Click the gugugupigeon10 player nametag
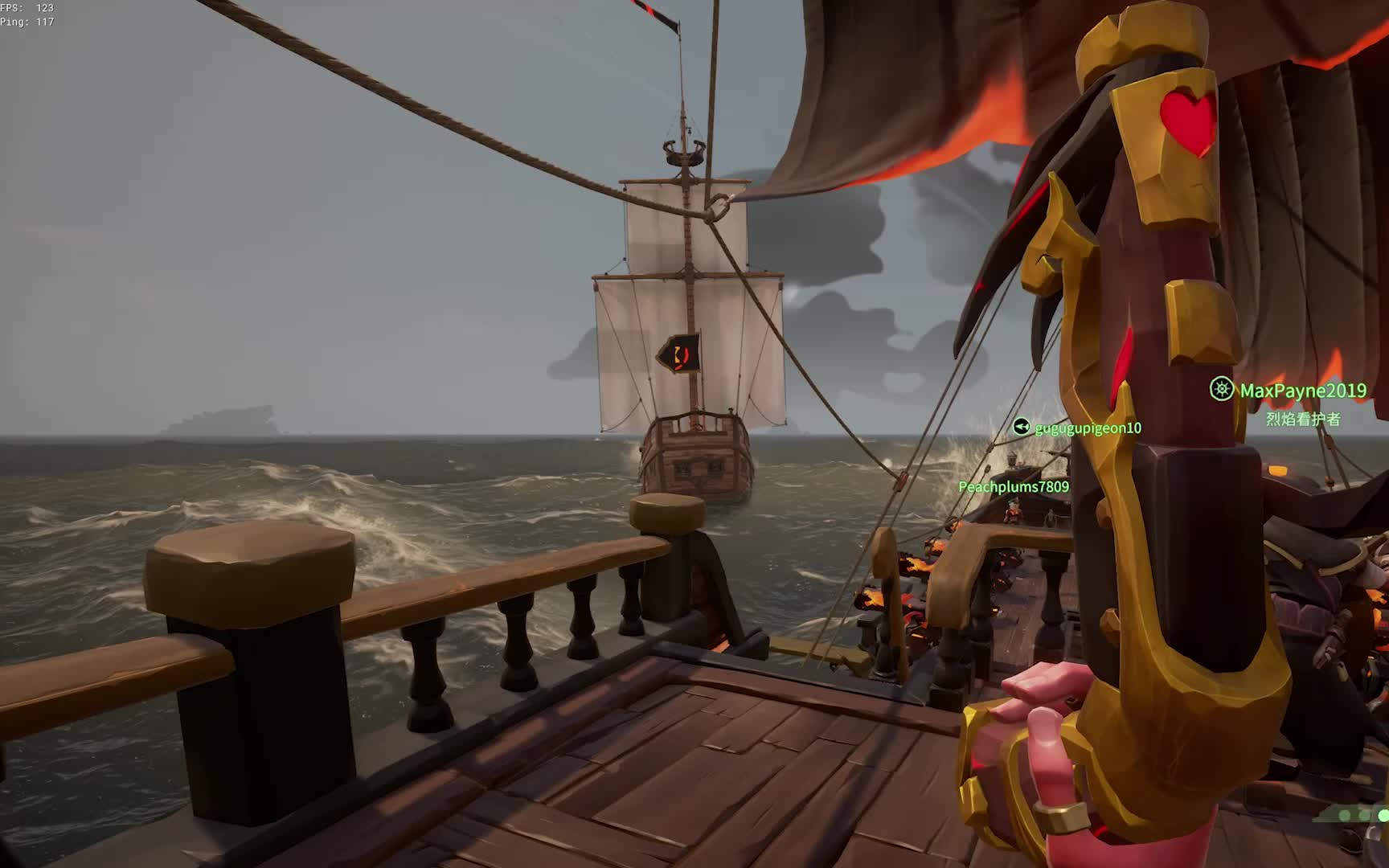This screenshot has width=1389, height=868. [1088, 428]
